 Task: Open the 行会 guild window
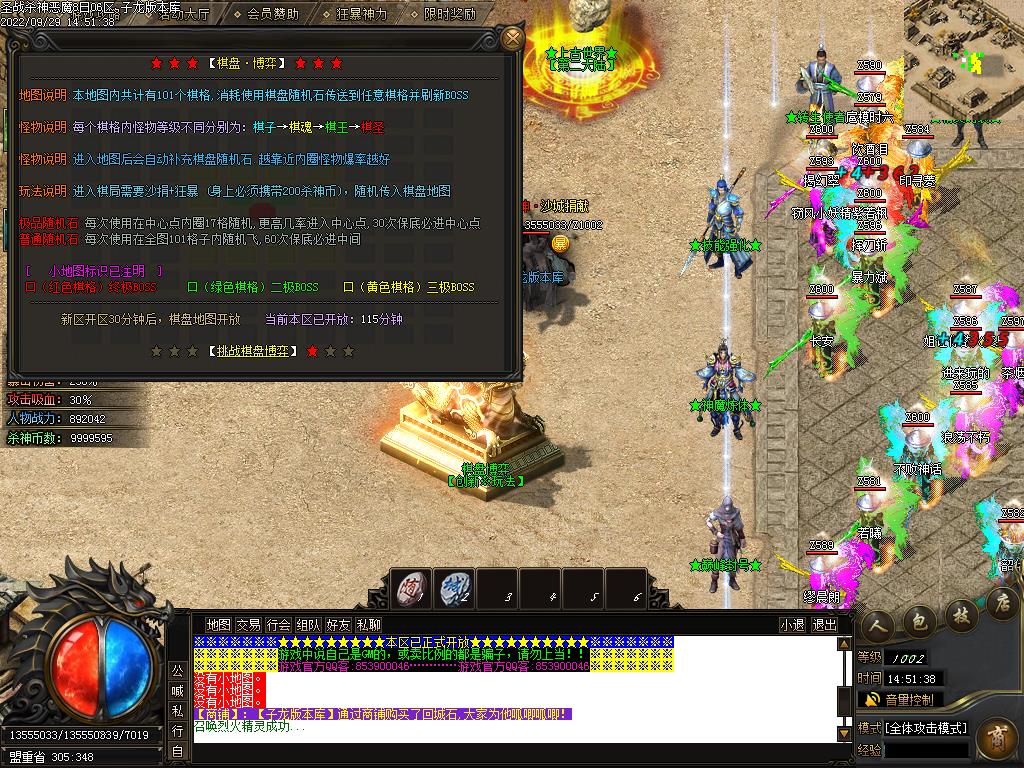(279, 625)
